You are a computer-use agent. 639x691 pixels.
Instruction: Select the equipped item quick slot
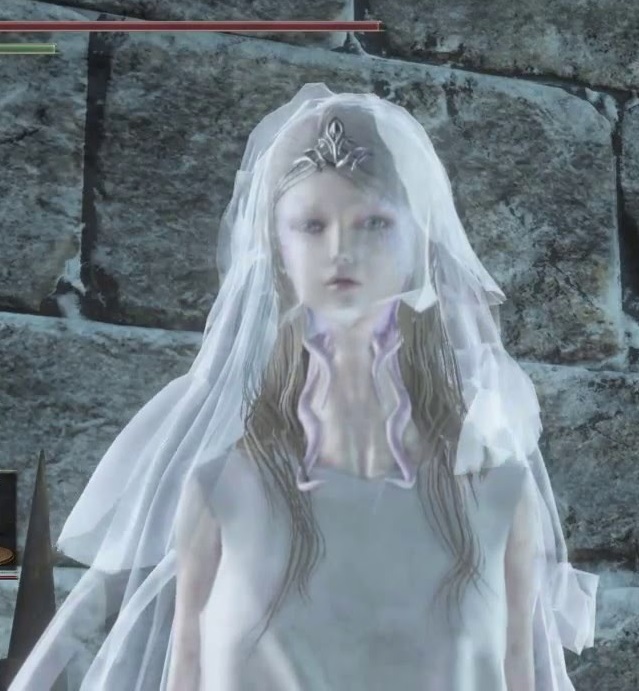[x=7, y=524]
